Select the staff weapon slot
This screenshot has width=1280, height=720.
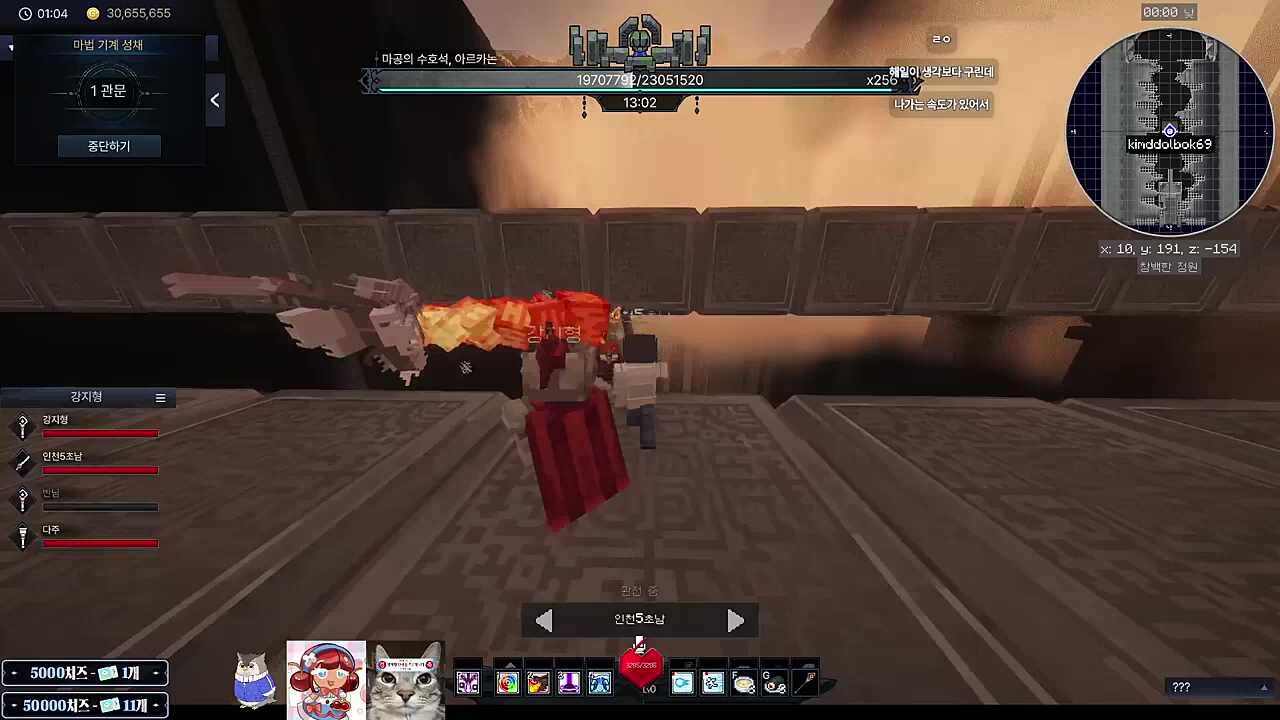(x=805, y=683)
